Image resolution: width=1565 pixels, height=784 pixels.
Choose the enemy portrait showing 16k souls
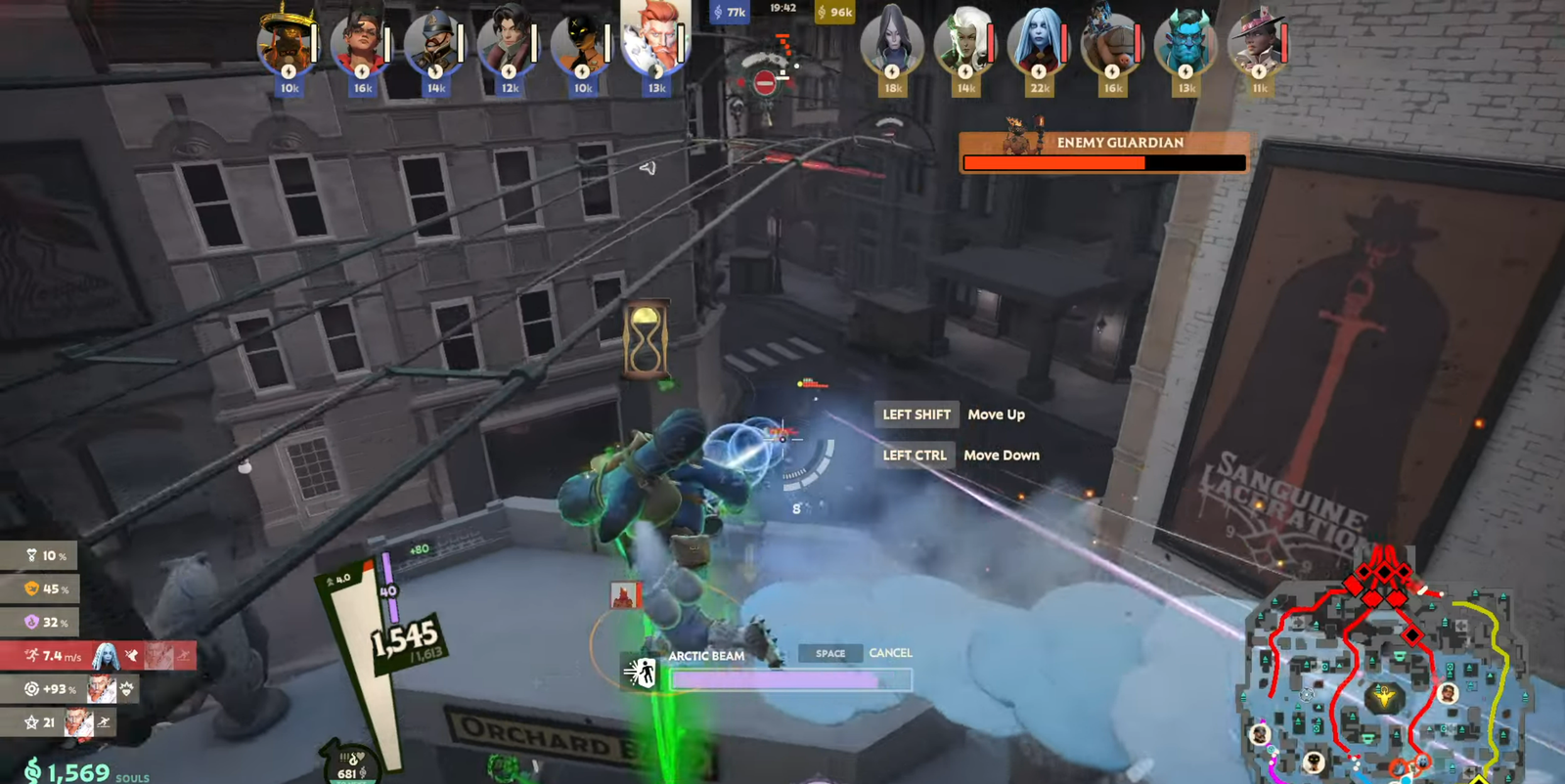pos(1111,46)
